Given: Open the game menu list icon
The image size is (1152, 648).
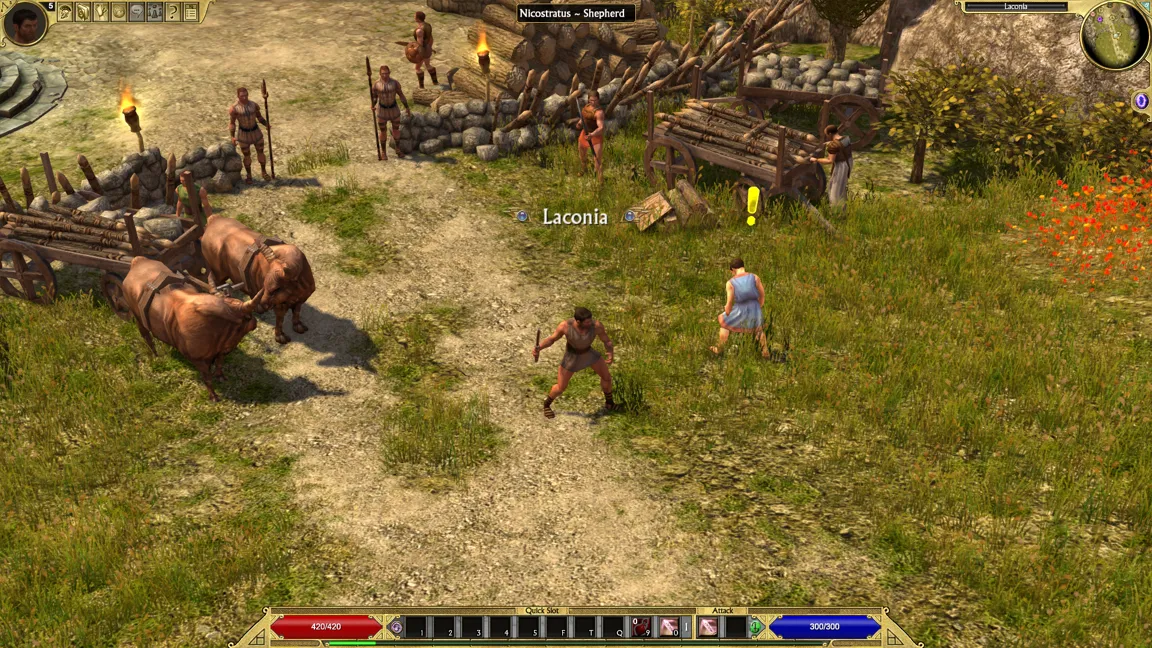Looking at the screenshot, I should pyautogui.click(x=191, y=12).
